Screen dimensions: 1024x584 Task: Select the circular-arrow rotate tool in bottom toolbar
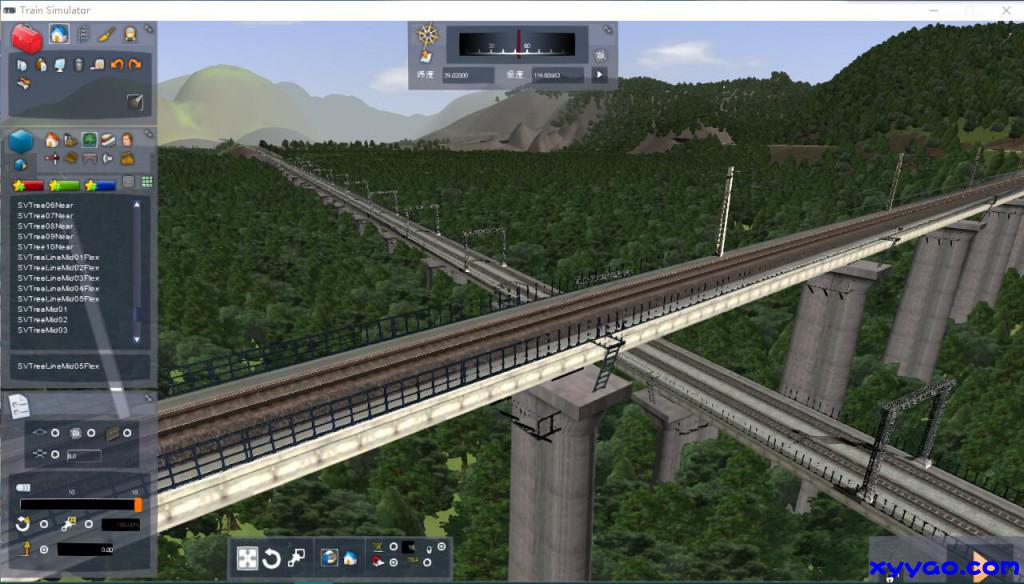point(271,558)
